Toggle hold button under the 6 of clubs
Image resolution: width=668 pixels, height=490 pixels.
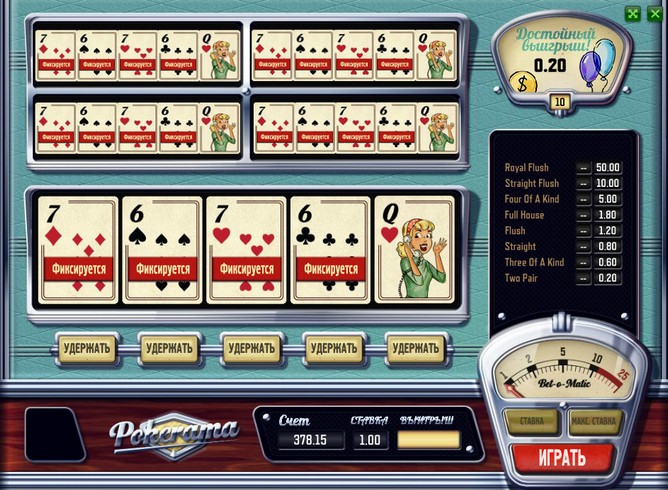334,348
